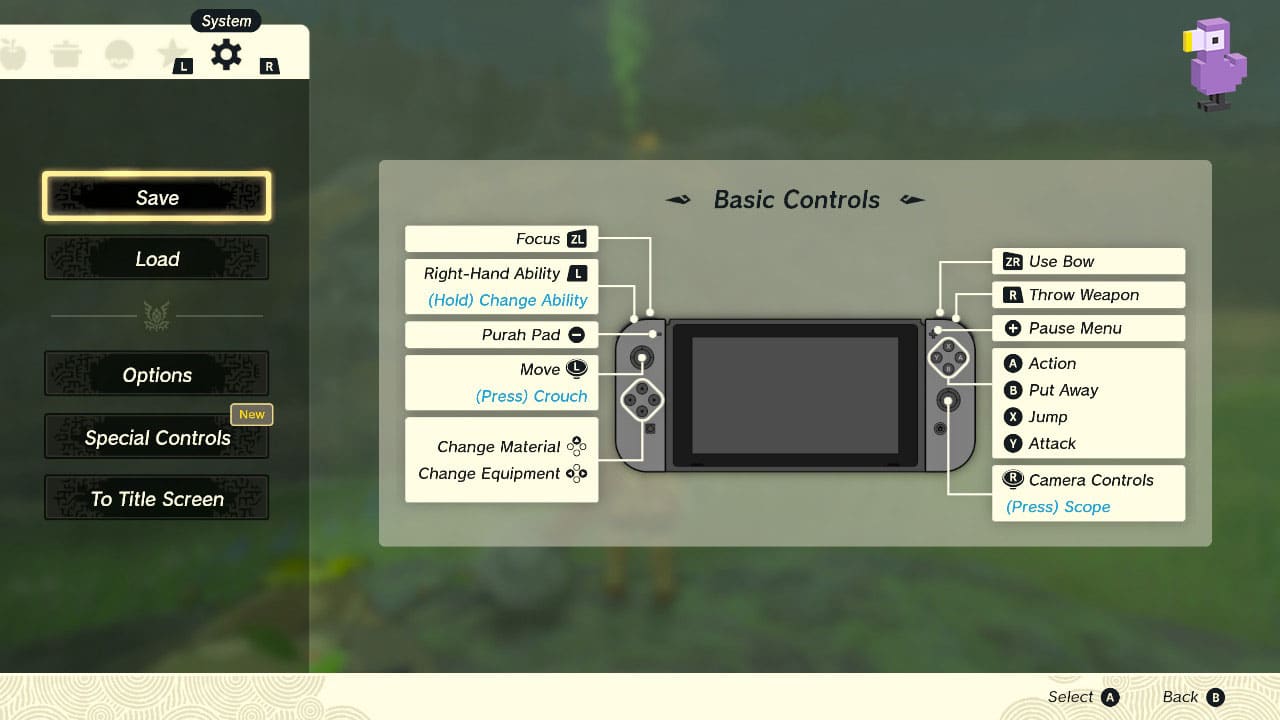
Task: Click the System gear icon
Action: [x=225, y=55]
